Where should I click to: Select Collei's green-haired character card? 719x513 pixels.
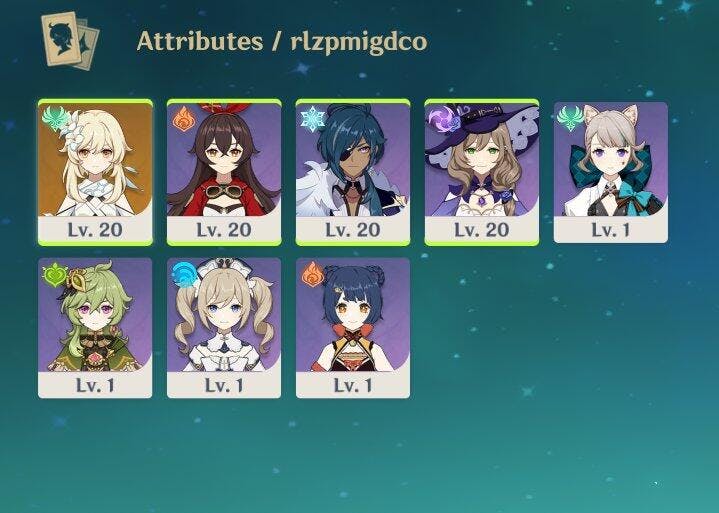click(95, 327)
